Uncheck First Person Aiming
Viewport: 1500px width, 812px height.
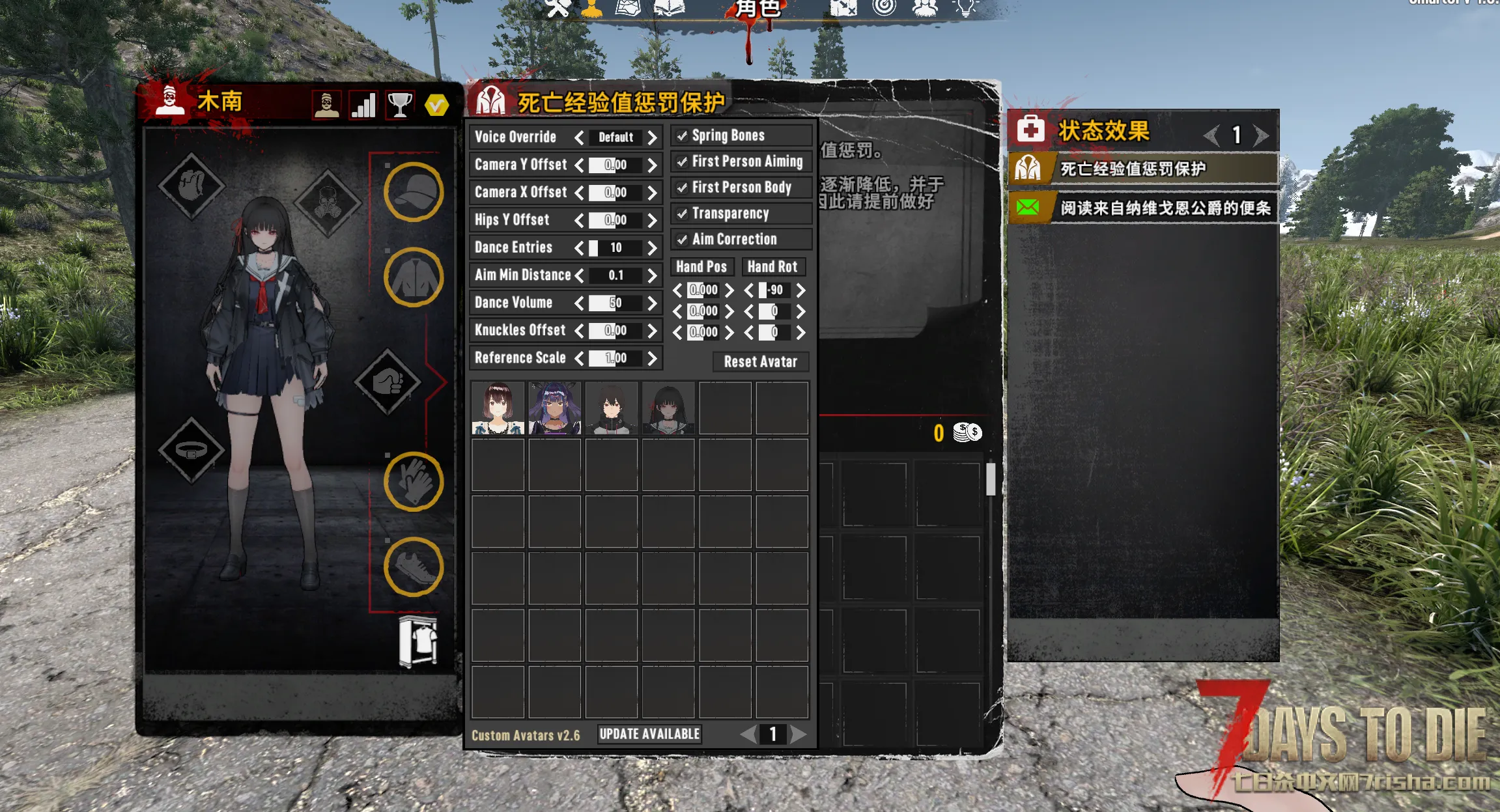pos(682,162)
